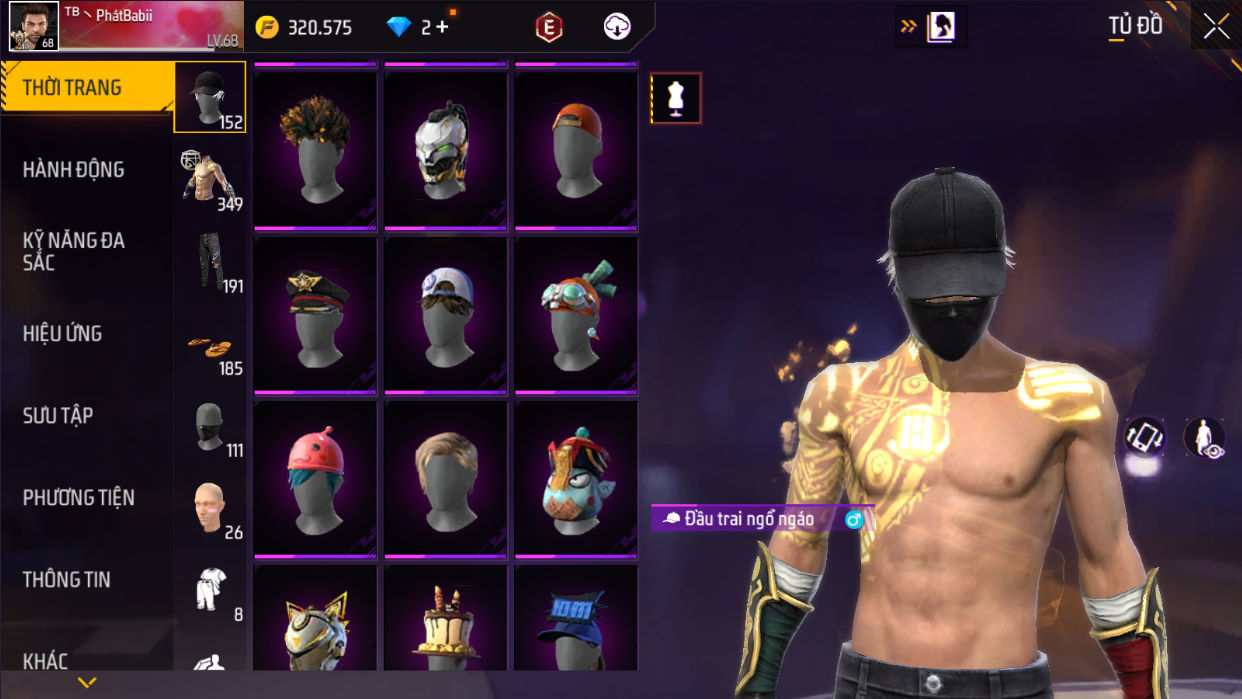Viewport: 1242px width, 699px height.
Task: Click the red E hexagon badge icon
Action: pos(548,28)
